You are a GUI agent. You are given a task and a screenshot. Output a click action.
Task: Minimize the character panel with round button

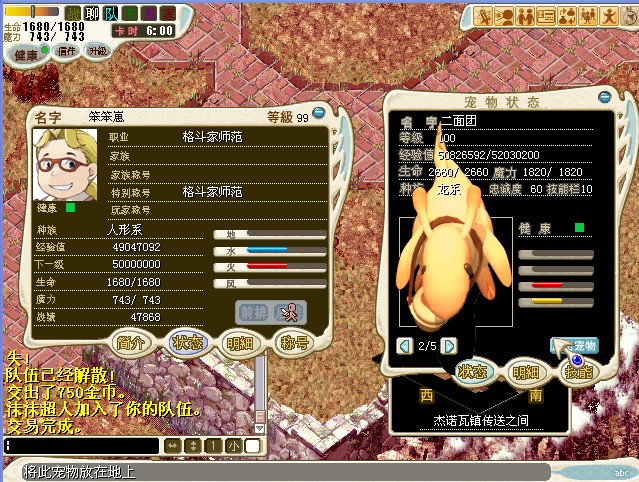pyautogui.click(x=319, y=113)
